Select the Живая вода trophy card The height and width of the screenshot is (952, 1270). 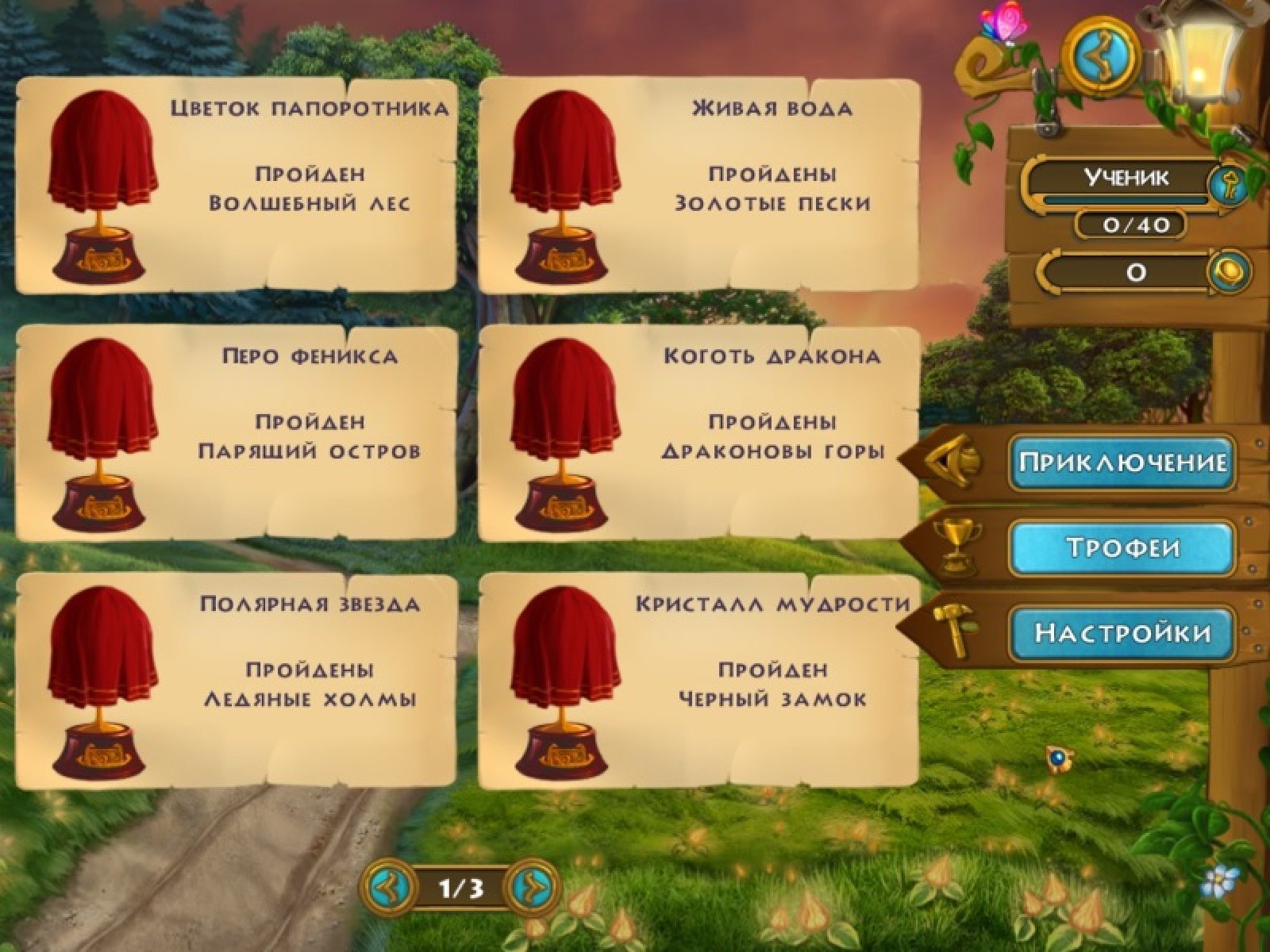pos(698,186)
